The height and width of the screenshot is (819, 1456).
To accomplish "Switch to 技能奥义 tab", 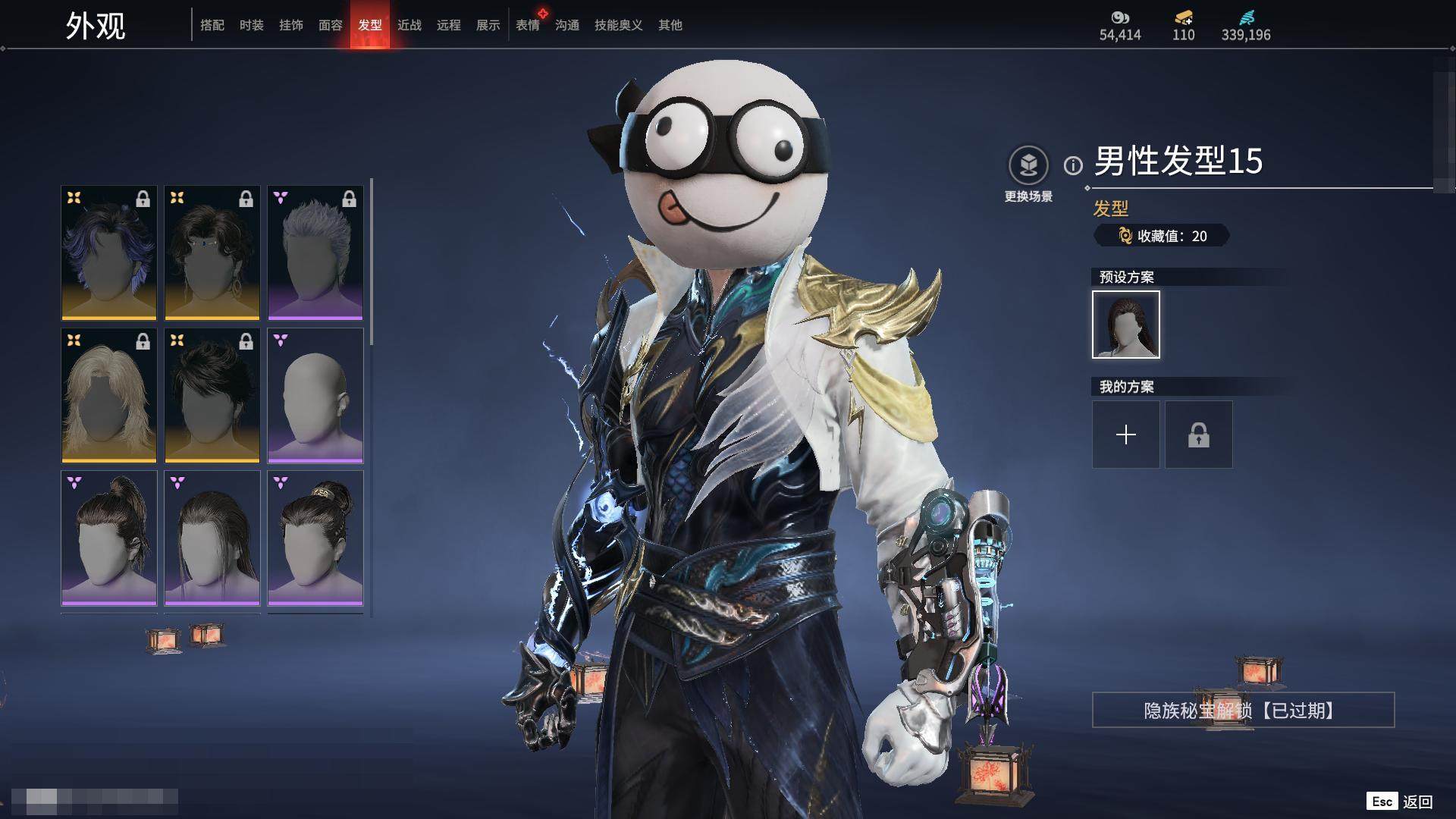I will tap(619, 25).
